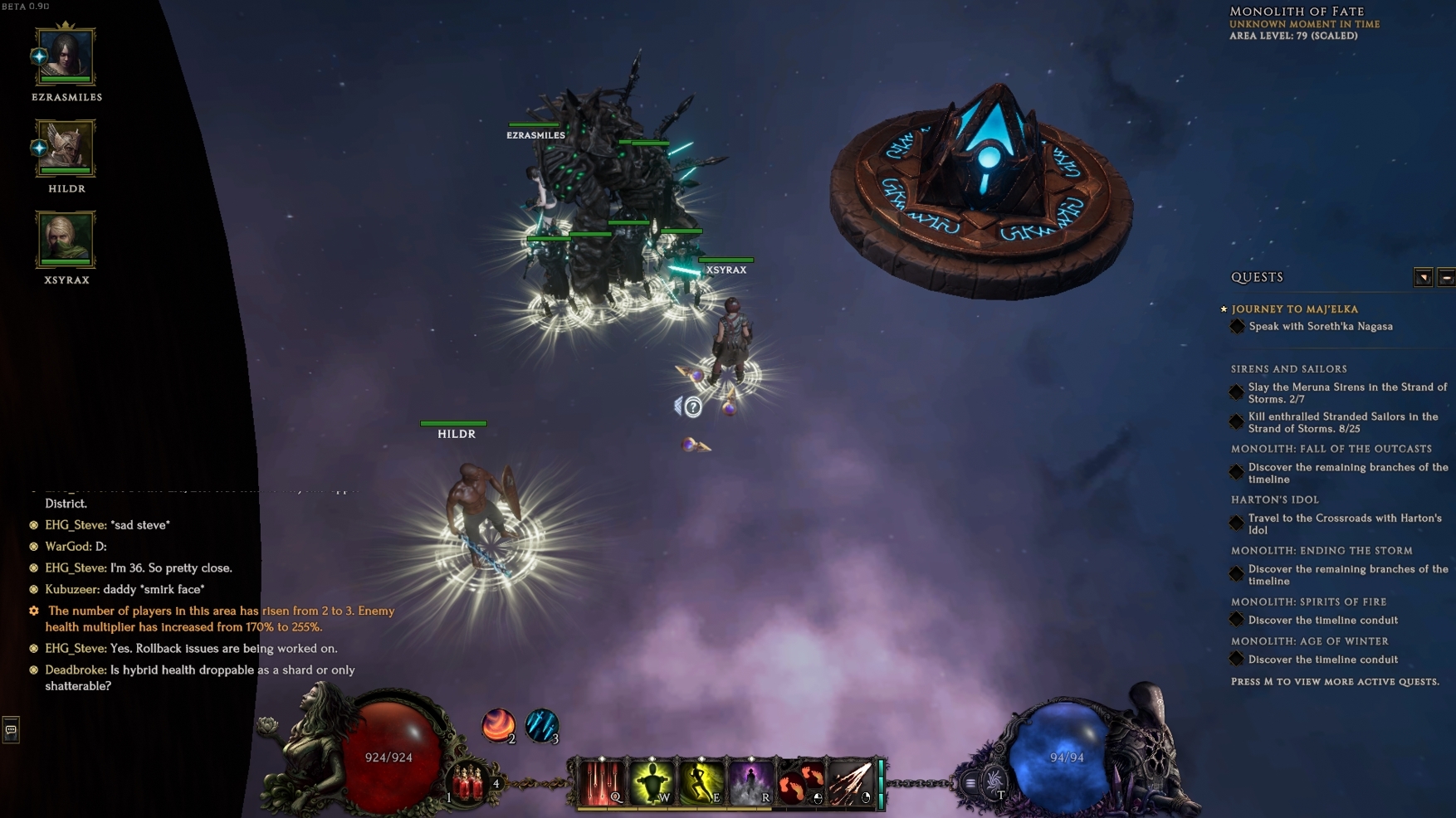
Task: Click the blue falling daggers buff icon
Action: click(x=541, y=725)
